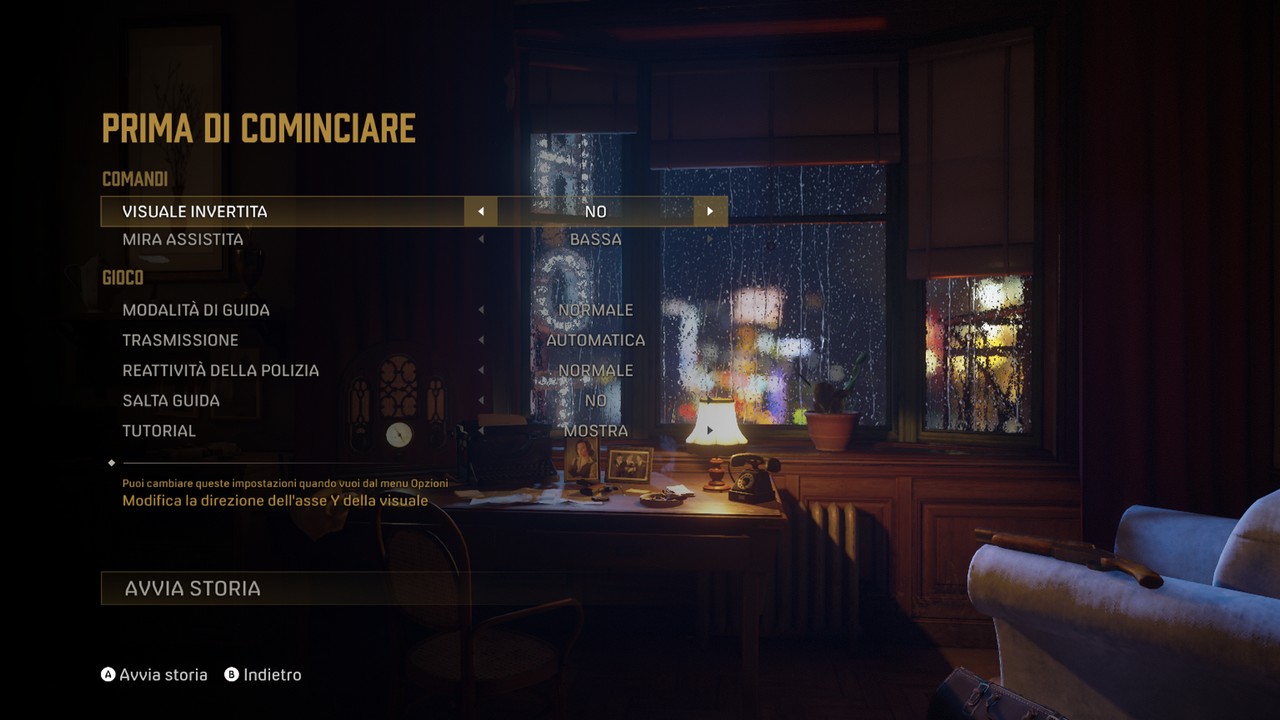The width and height of the screenshot is (1280, 720).
Task: Click right arrow of Tutorial setting
Action: click(710, 431)
